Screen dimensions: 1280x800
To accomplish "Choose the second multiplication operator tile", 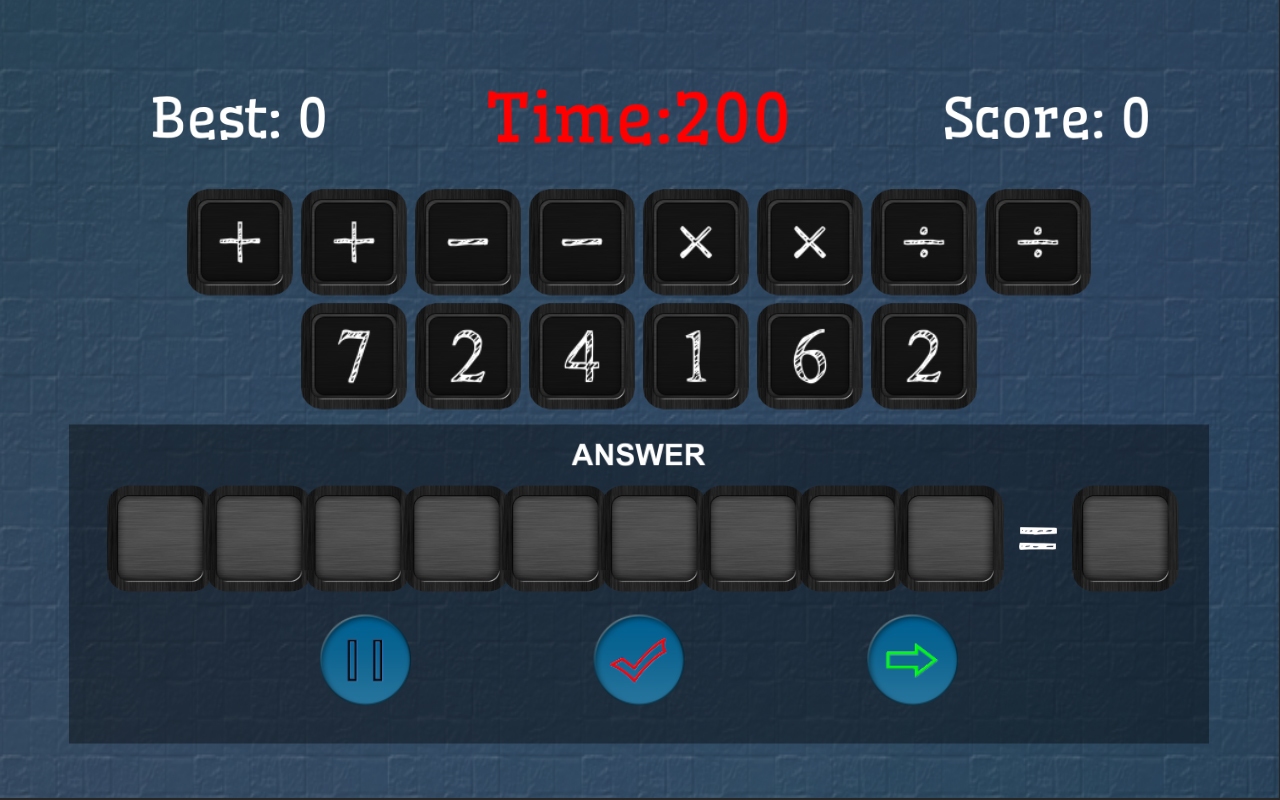I will pos(809,241).
